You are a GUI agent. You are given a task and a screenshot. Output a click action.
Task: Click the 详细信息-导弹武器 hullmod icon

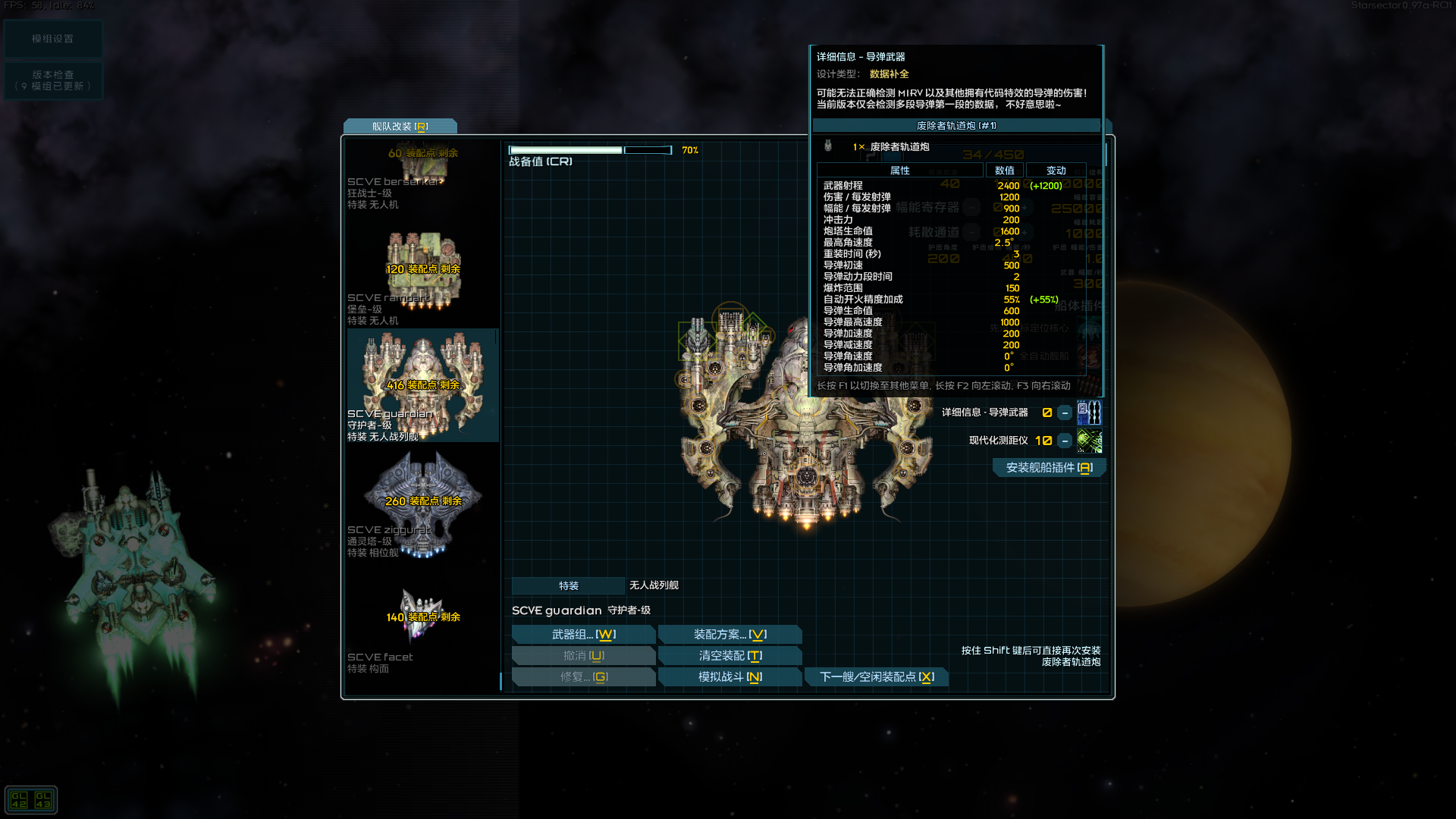(1090, 412)
